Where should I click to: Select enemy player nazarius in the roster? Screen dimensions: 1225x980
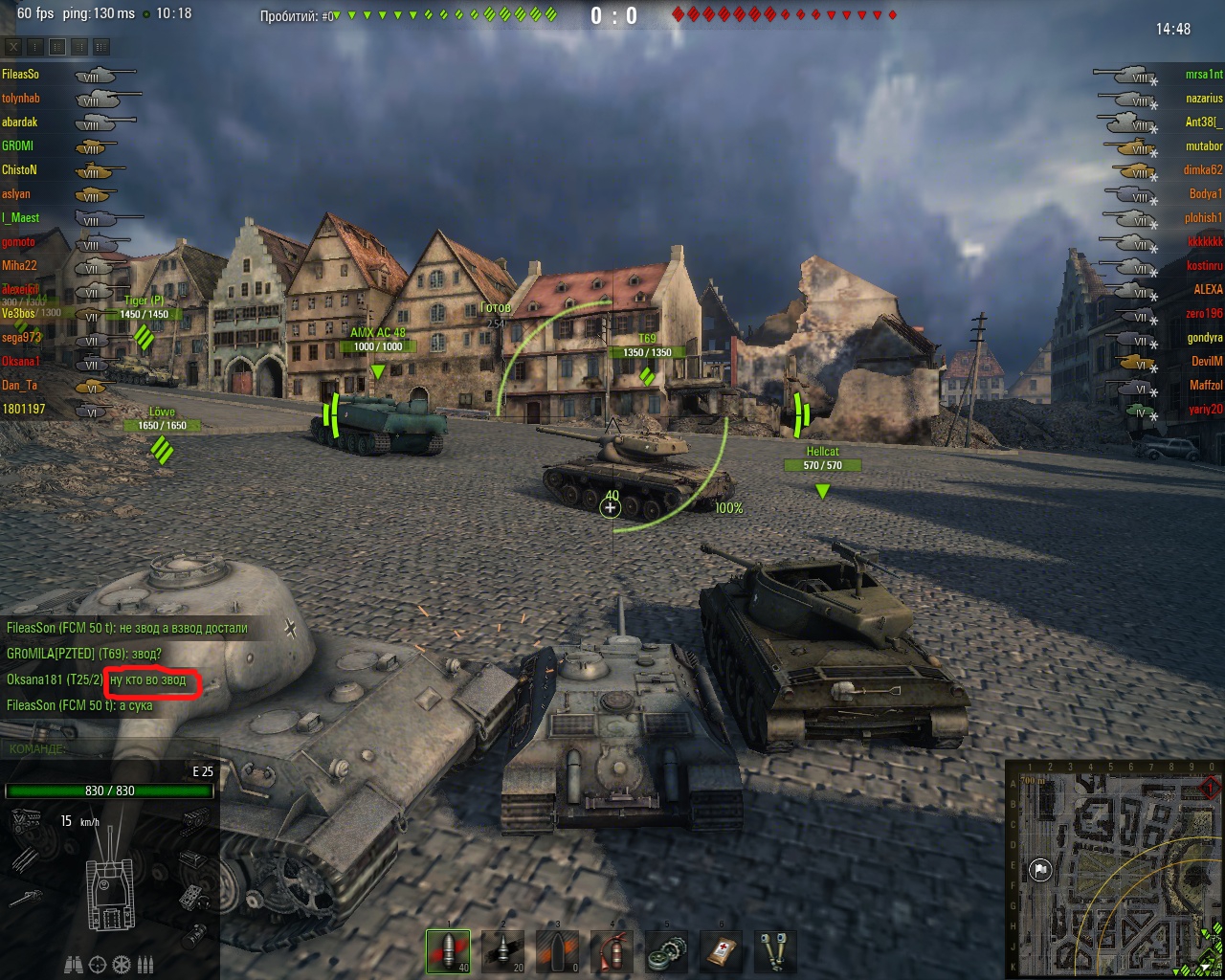click(1204, 99)
